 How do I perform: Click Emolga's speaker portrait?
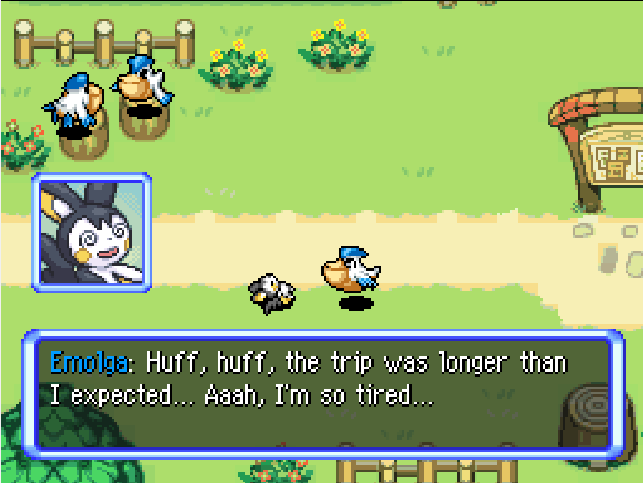pos(92,233)
